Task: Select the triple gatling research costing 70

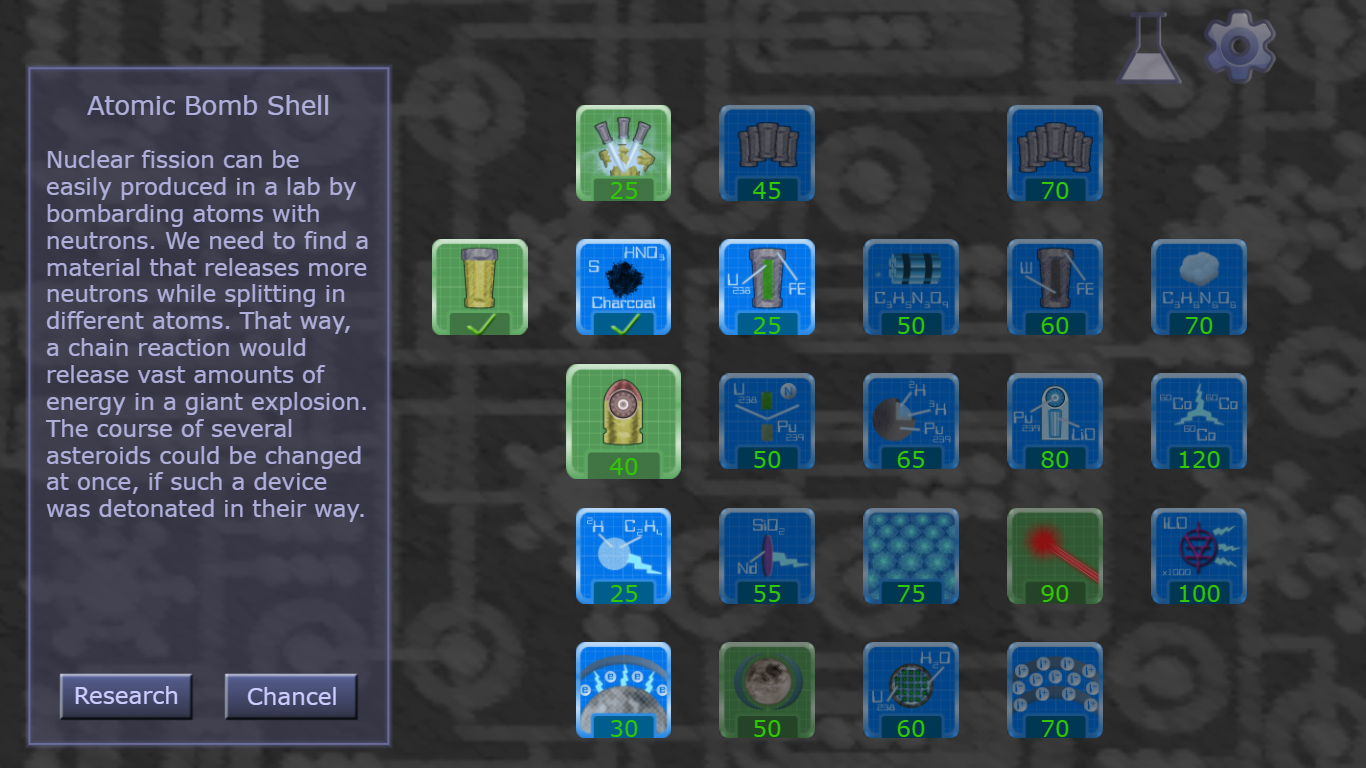Action: tap(1054, 155)
